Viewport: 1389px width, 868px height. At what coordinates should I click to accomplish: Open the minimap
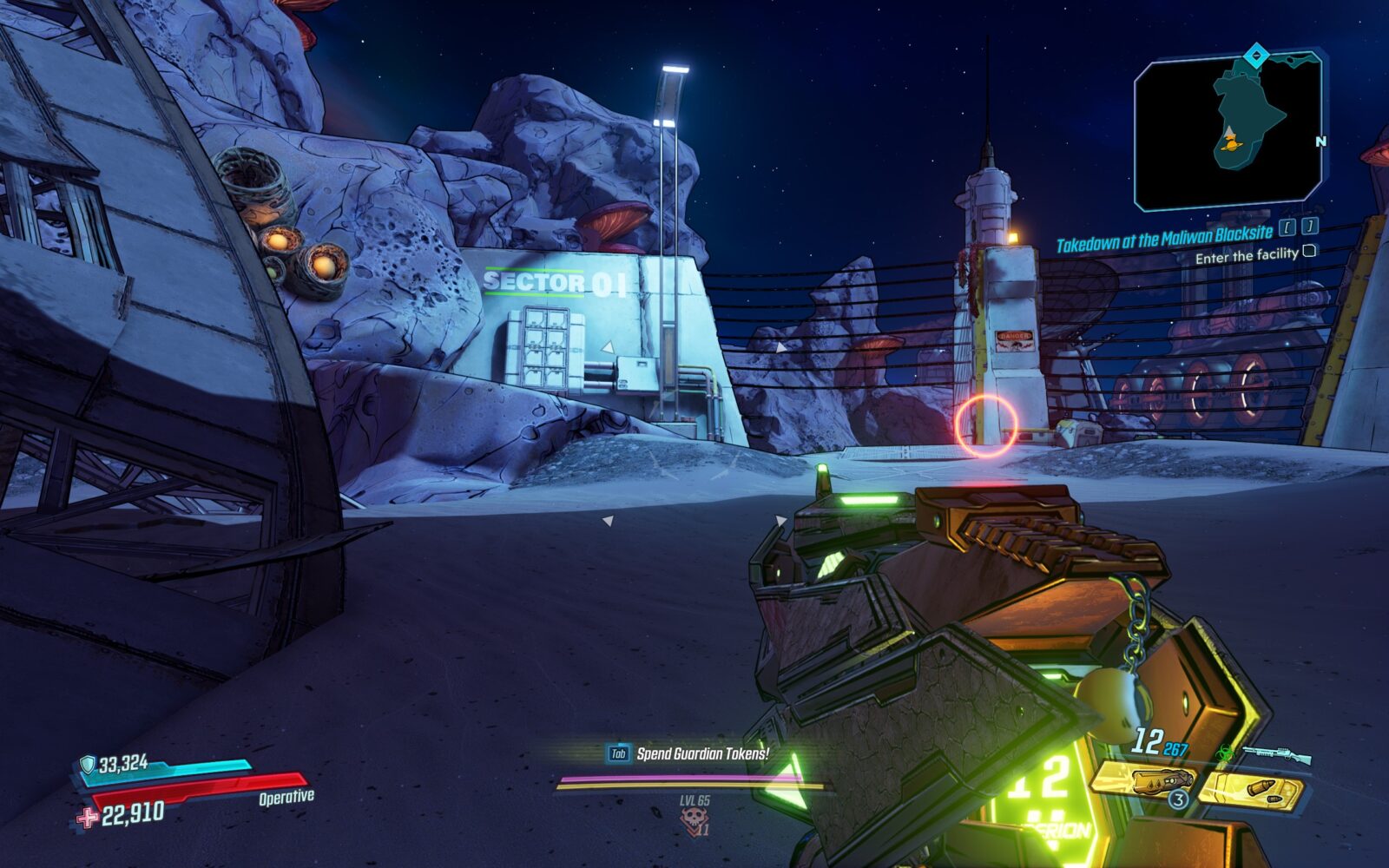1228,132
